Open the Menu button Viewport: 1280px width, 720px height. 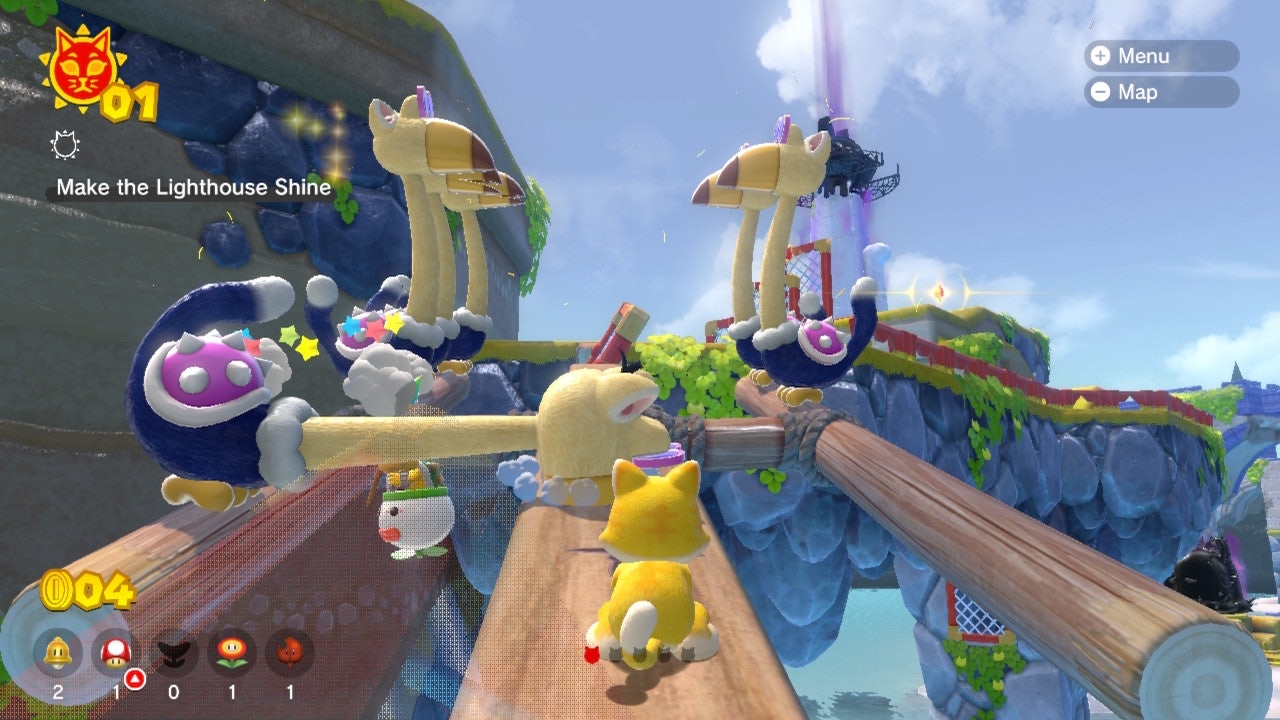click(1160, 56)
